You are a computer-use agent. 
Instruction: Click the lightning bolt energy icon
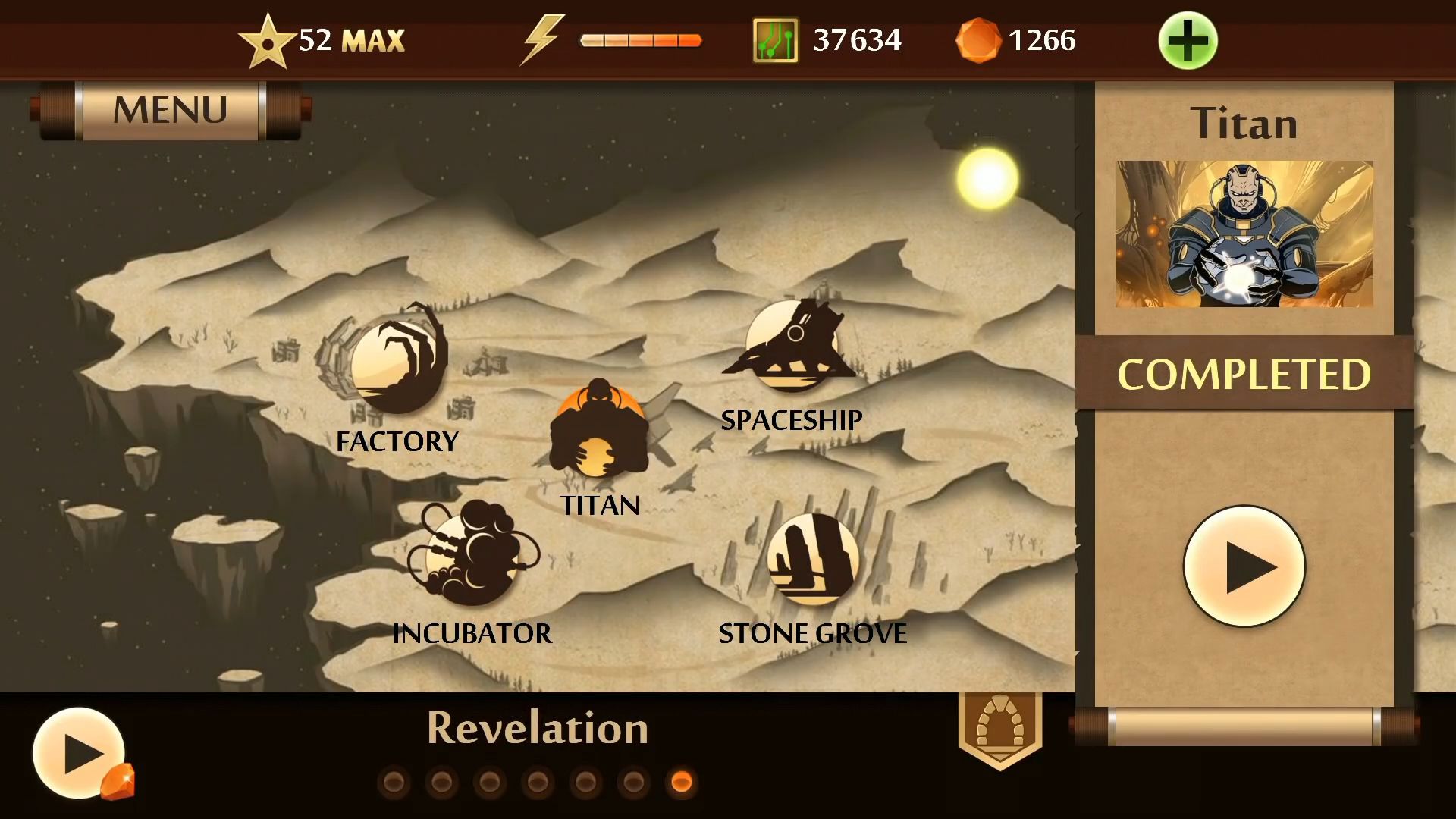(x=541, y=39)
